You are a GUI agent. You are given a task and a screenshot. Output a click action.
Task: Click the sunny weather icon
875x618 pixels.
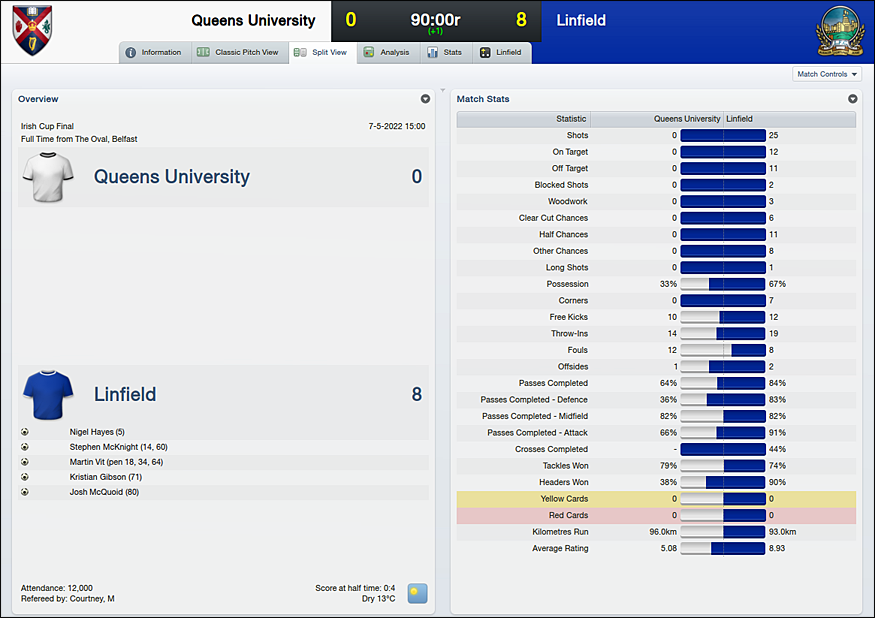[x=417, y=593]
